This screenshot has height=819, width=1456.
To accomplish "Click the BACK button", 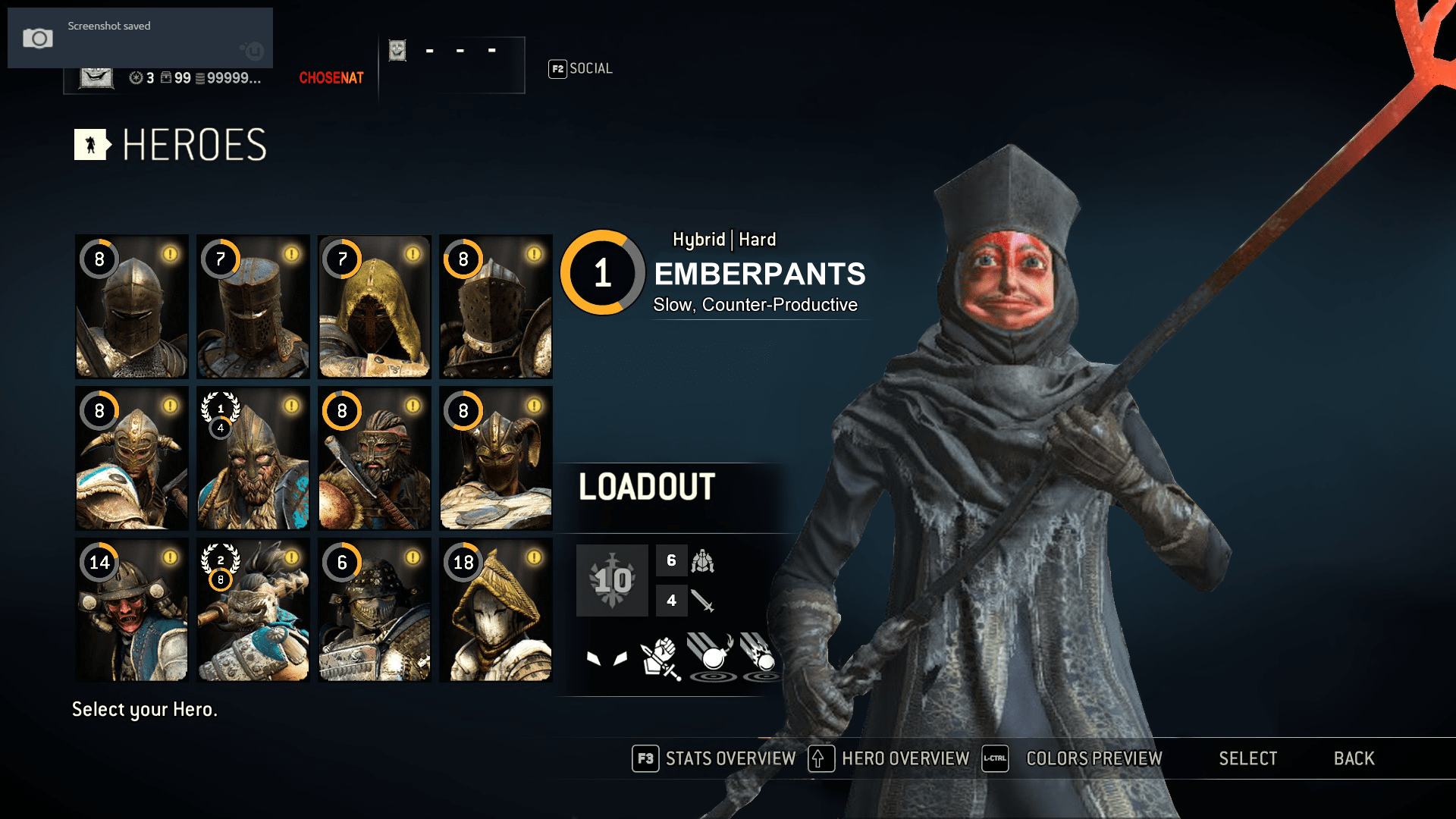I will click(x=1354, y=758).
